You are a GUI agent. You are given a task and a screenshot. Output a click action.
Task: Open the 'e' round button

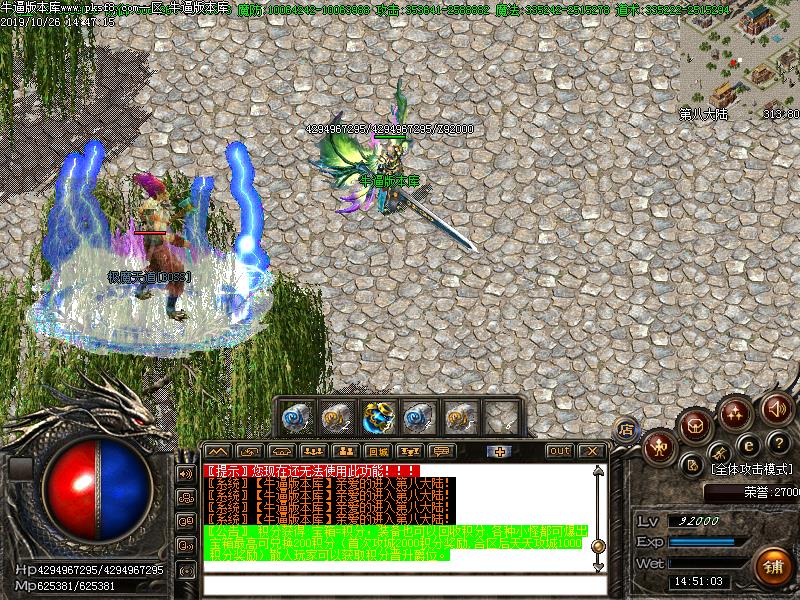746,445
